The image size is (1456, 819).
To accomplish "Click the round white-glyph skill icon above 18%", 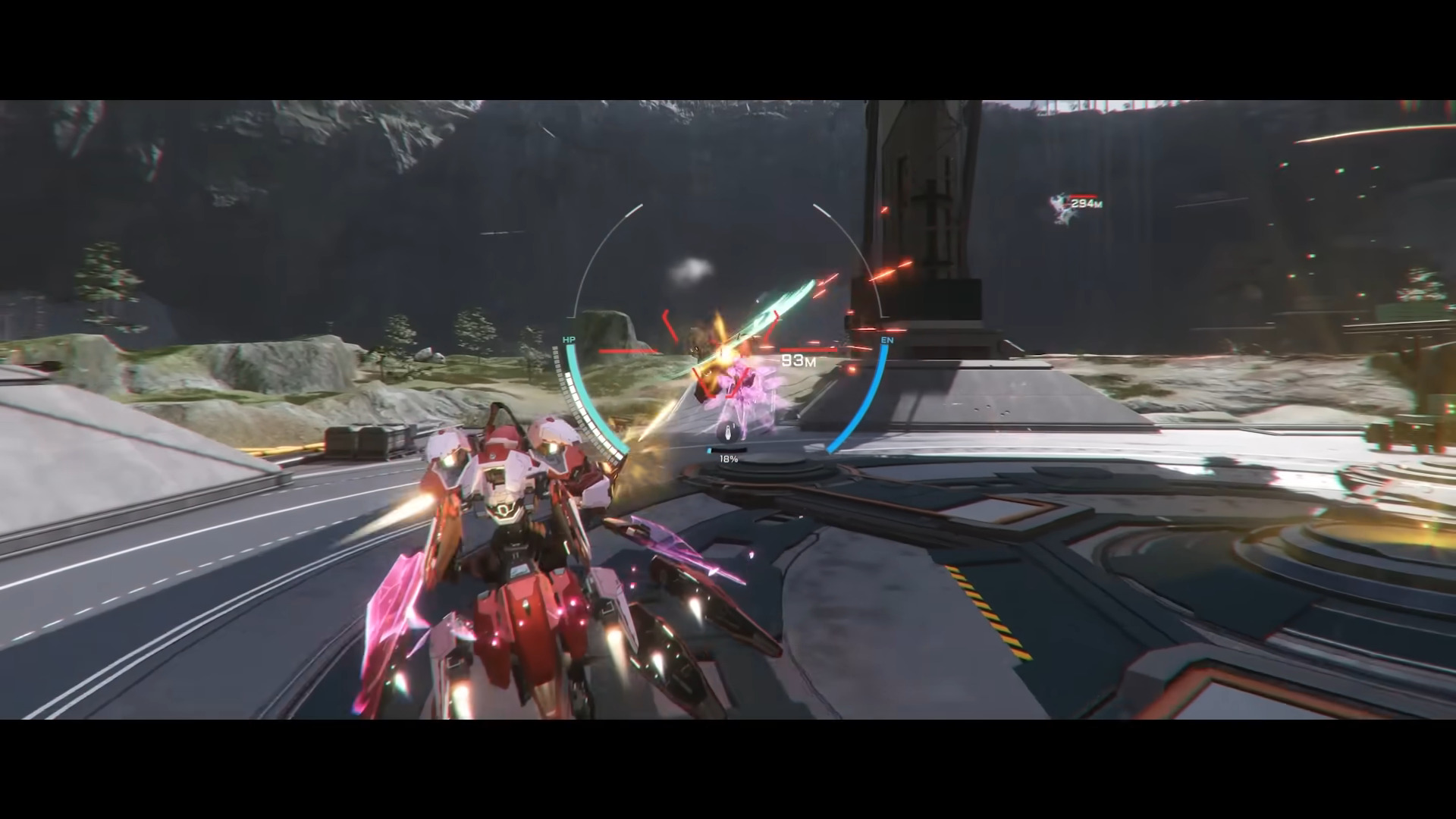I will point(728,433).
